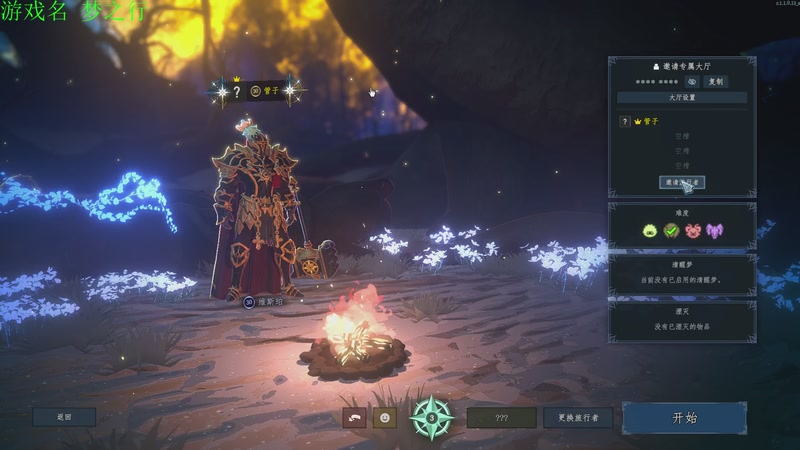Screen dimensions: 800x450
Task: Click the ??? button in the bottom bar
Action: (501, 417)
